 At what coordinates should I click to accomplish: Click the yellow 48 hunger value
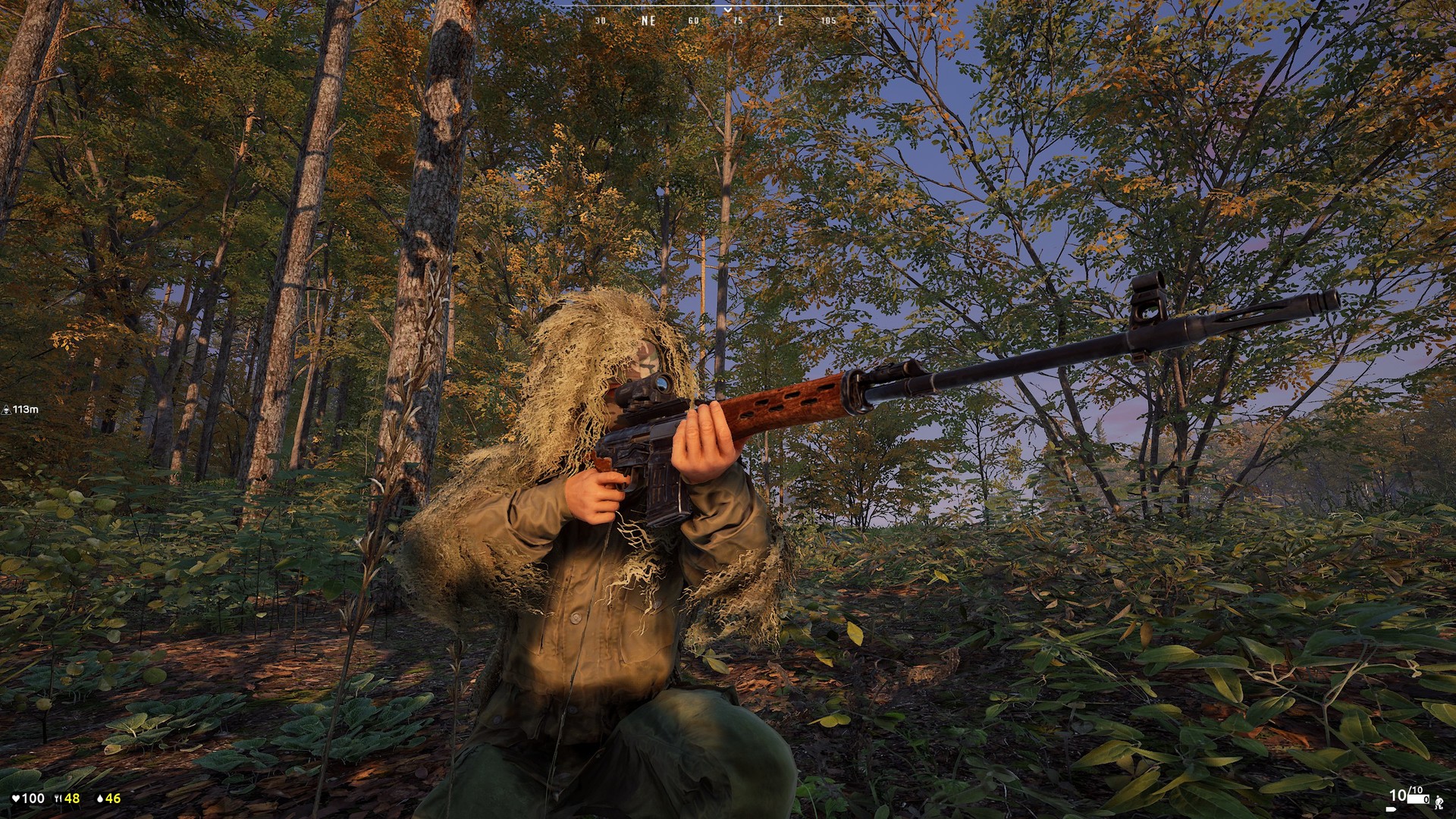[72, 798]
